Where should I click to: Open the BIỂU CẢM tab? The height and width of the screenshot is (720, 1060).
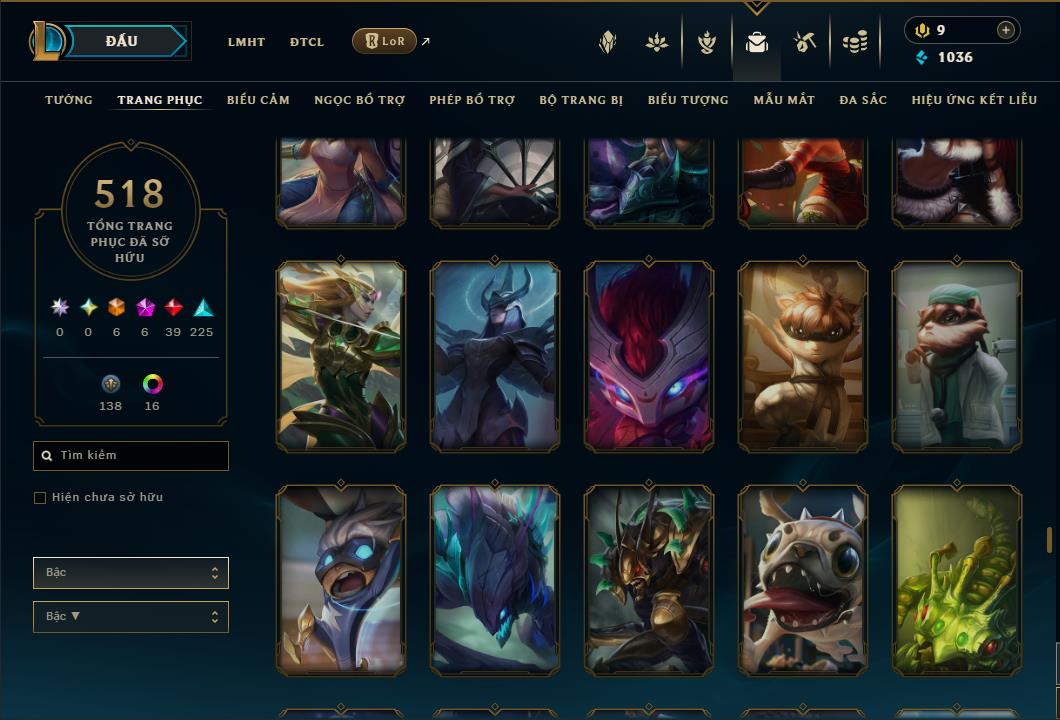click(258, 100)
